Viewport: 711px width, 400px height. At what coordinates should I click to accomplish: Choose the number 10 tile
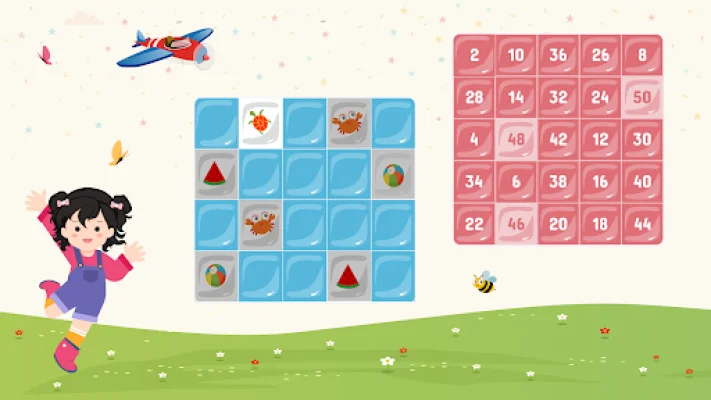516,55
